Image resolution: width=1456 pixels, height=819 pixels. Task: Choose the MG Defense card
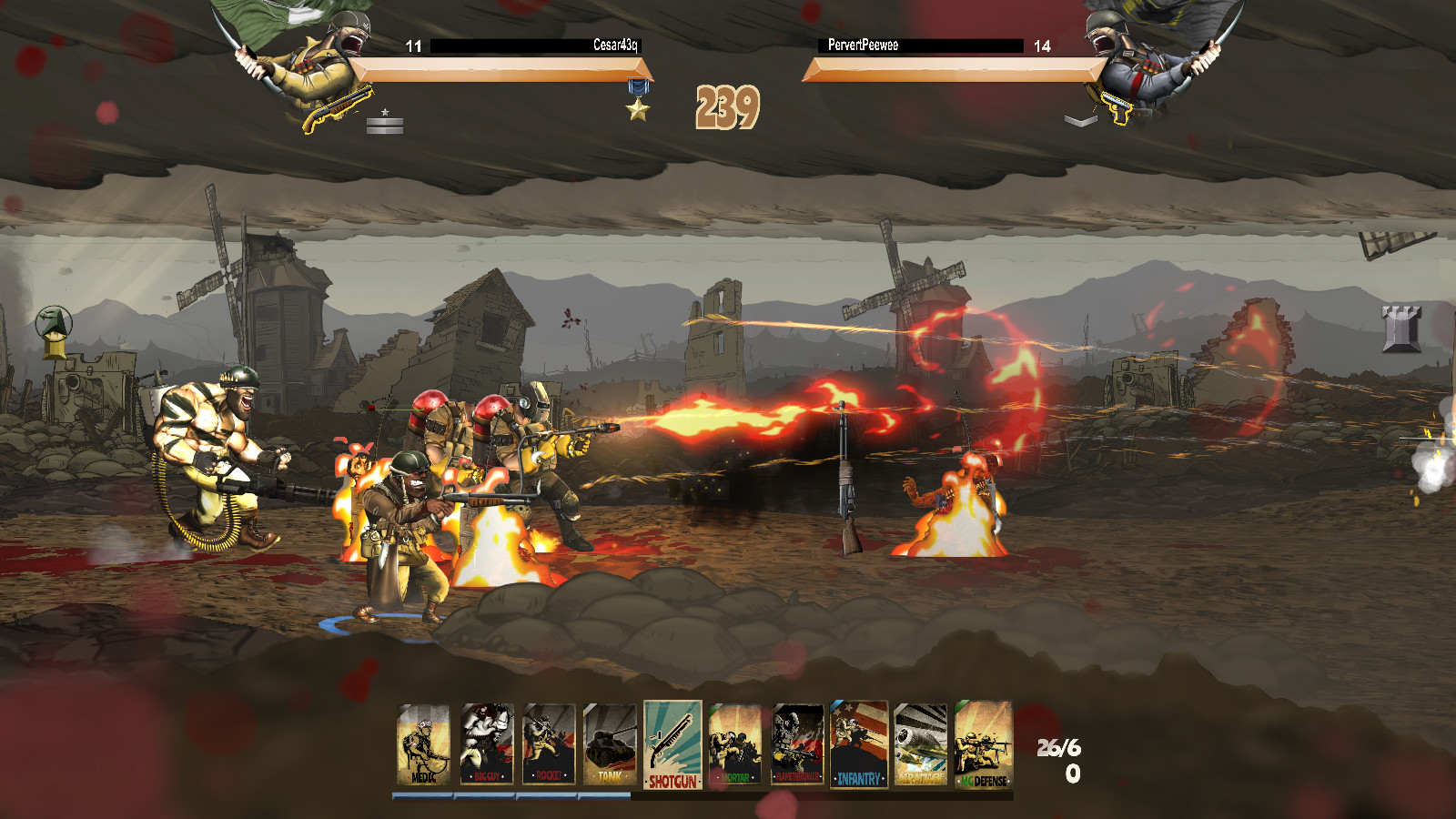984,744
